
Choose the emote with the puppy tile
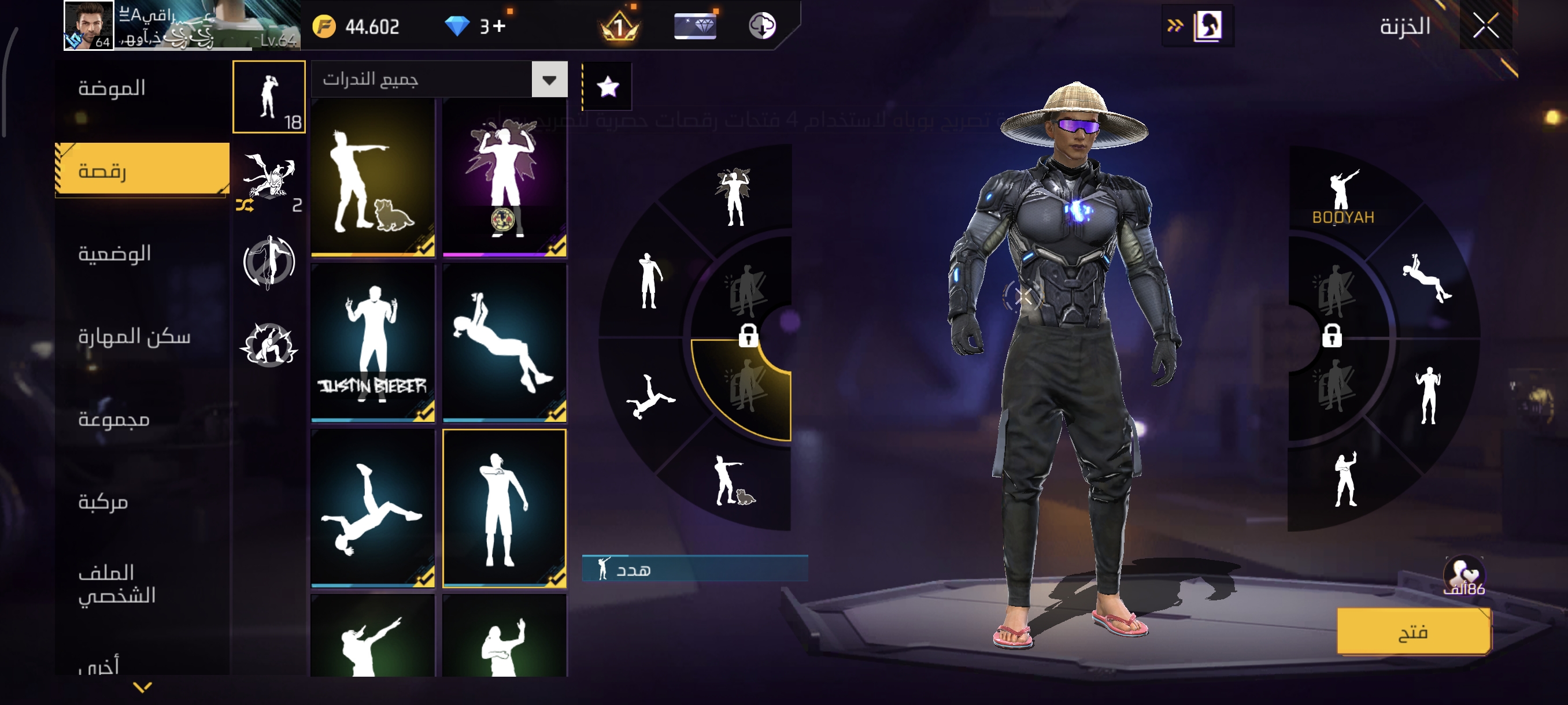[372, 177]
